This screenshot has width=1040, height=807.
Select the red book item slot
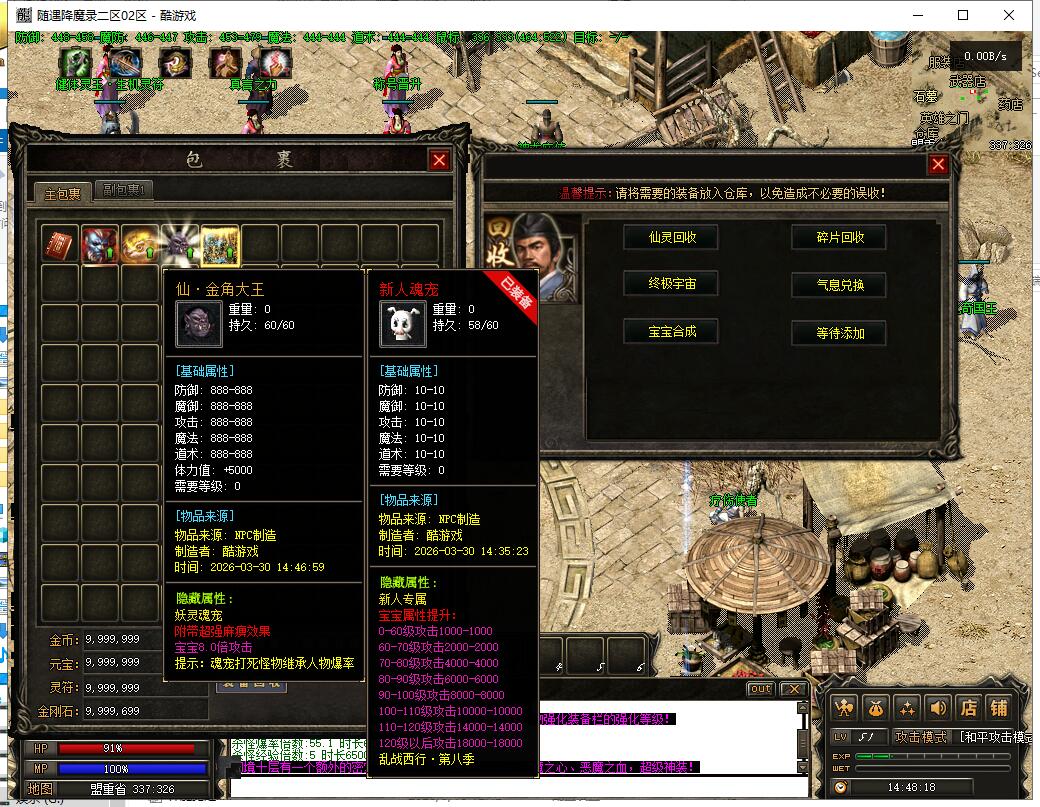tap(60, 245)
